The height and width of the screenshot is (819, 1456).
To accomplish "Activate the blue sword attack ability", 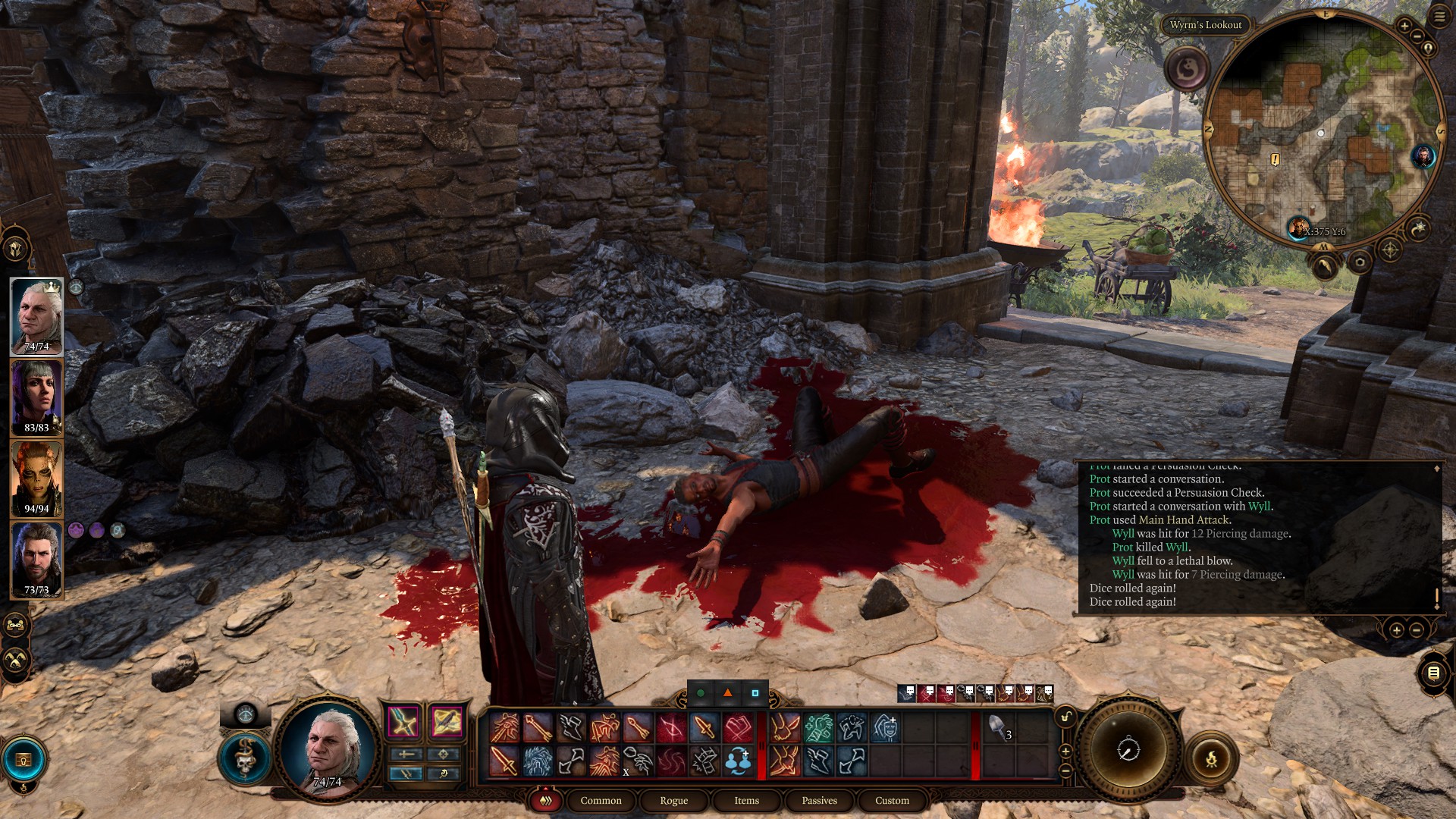I will tap(404, 721).
